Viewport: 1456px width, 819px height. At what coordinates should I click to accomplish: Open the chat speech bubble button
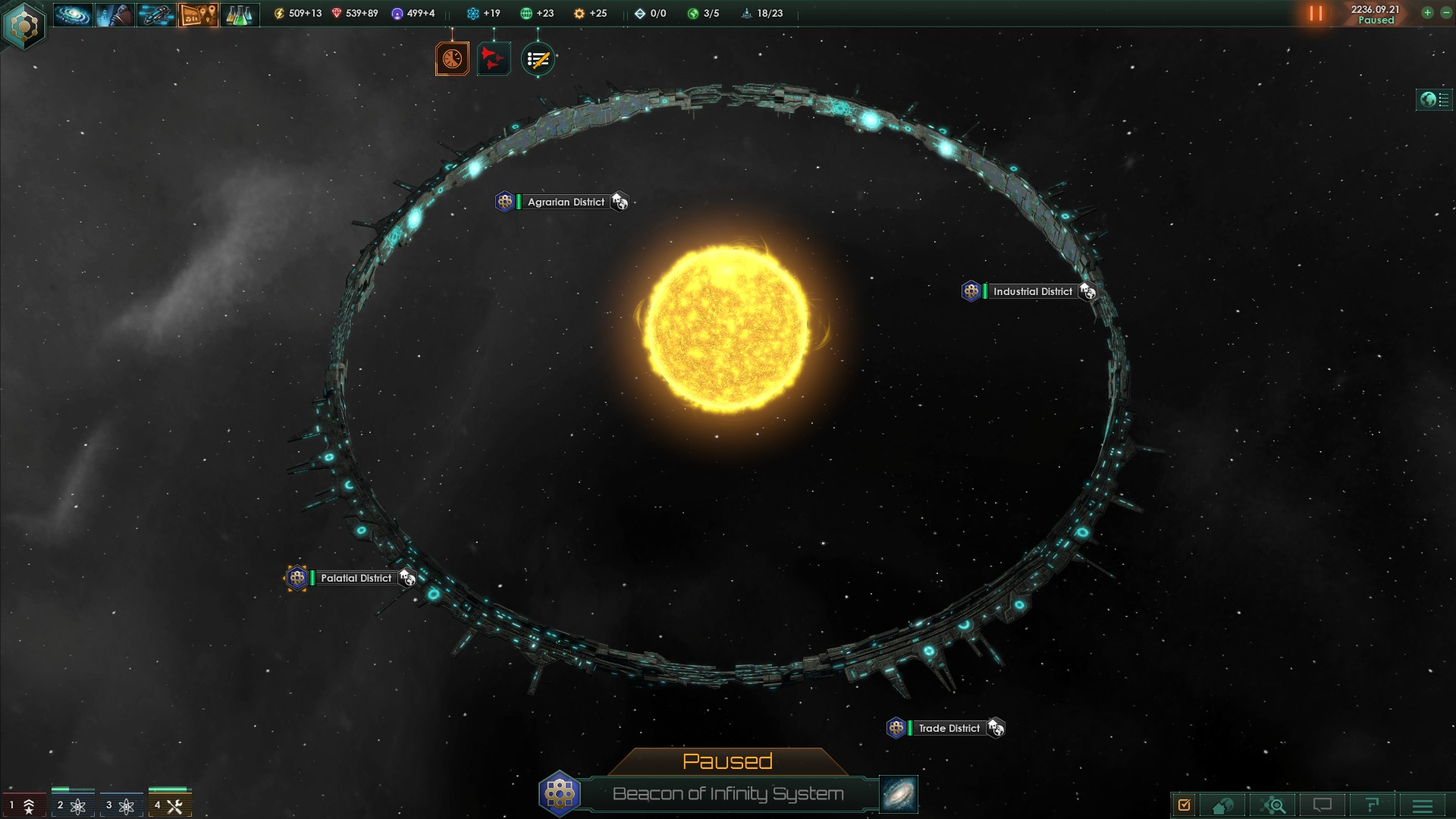[x=1323, y=805]
